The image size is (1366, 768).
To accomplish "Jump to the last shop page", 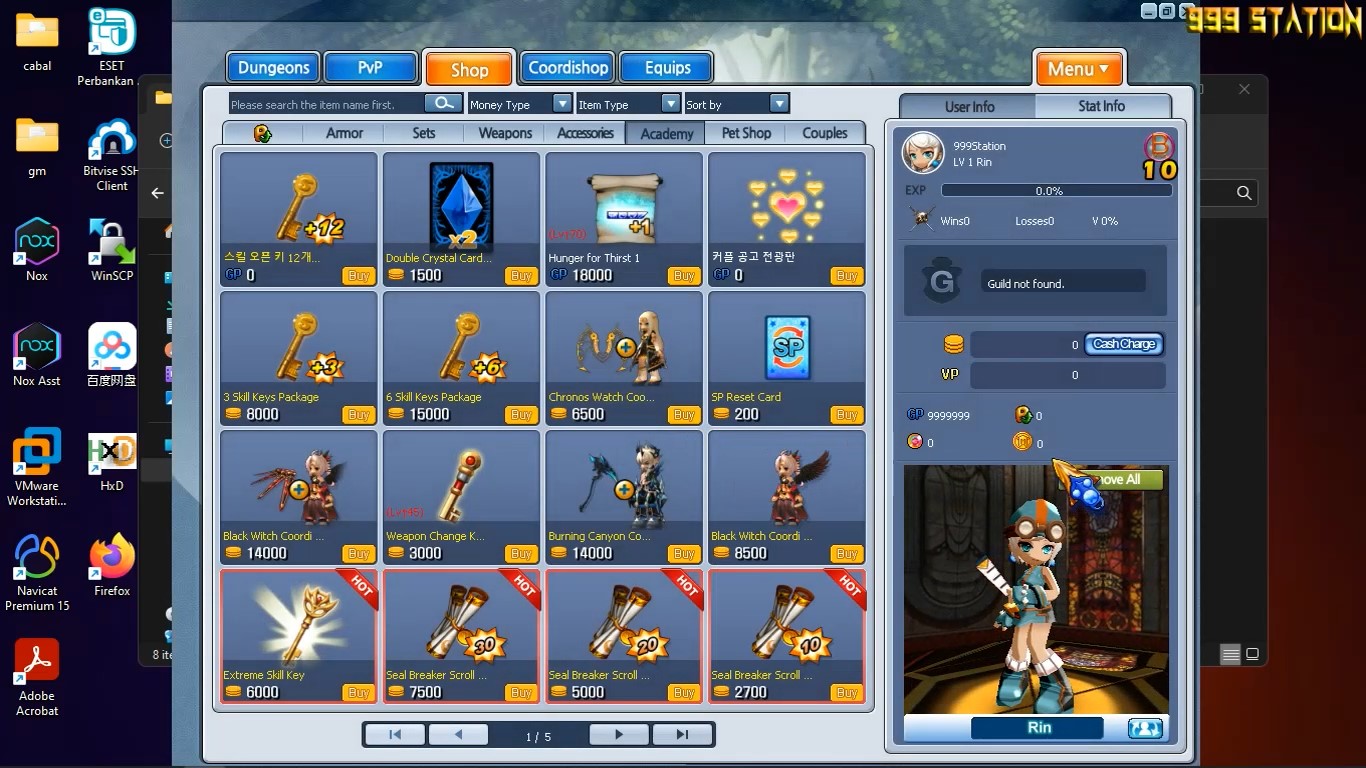I will (x=682, y=735).
